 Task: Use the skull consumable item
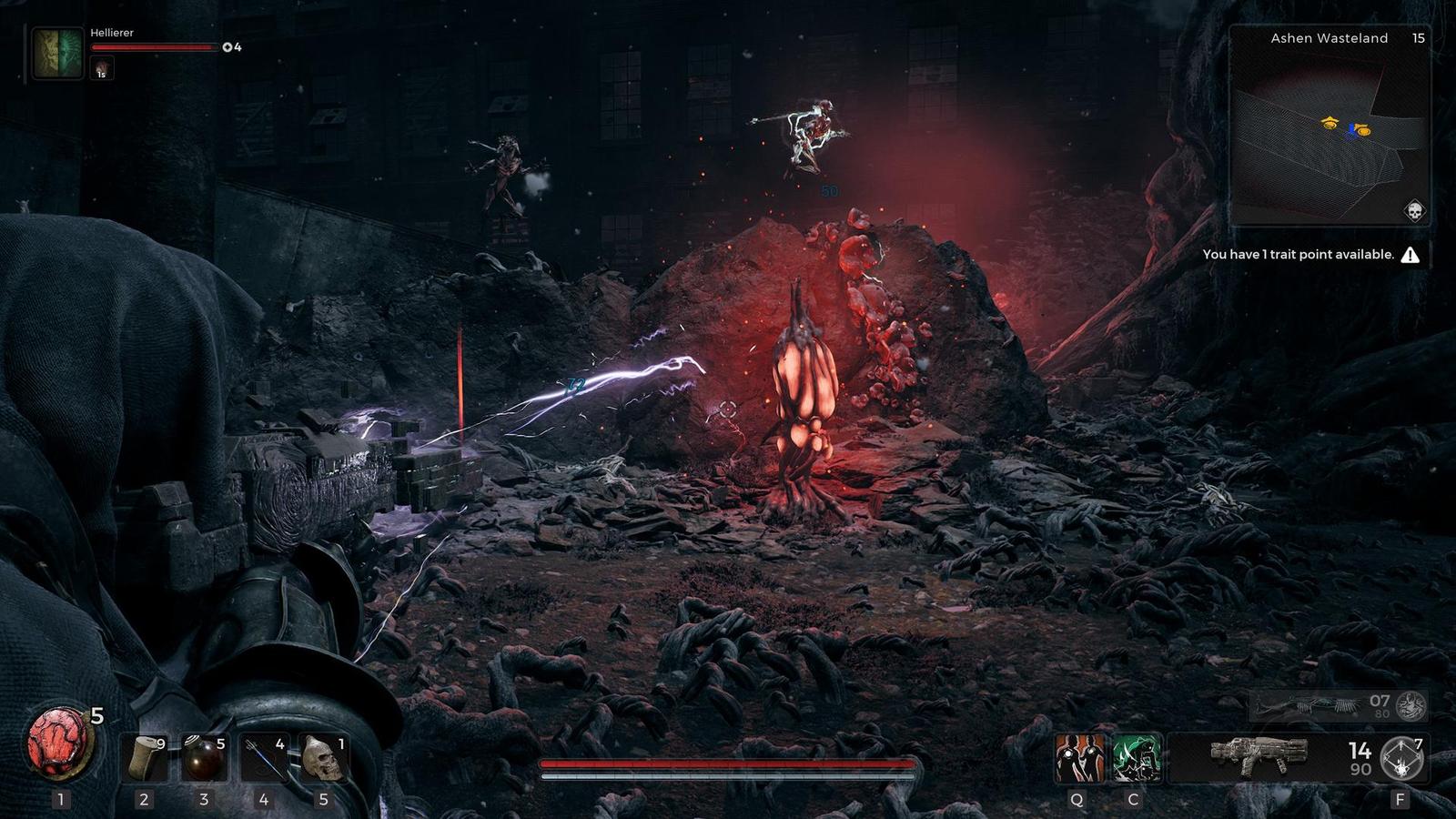pos(323,758)
